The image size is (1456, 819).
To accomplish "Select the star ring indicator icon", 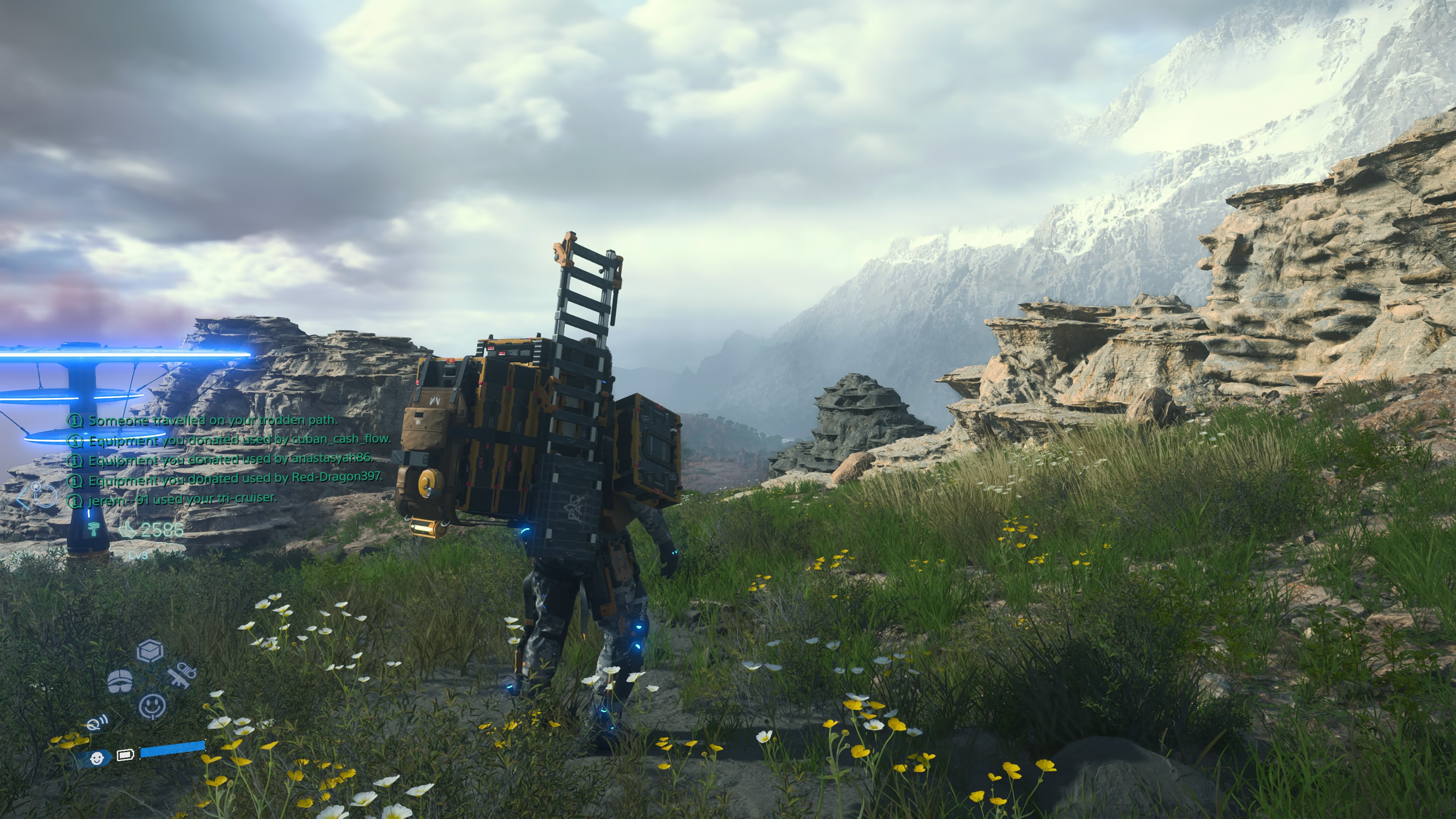I will (x=44, y=496).
